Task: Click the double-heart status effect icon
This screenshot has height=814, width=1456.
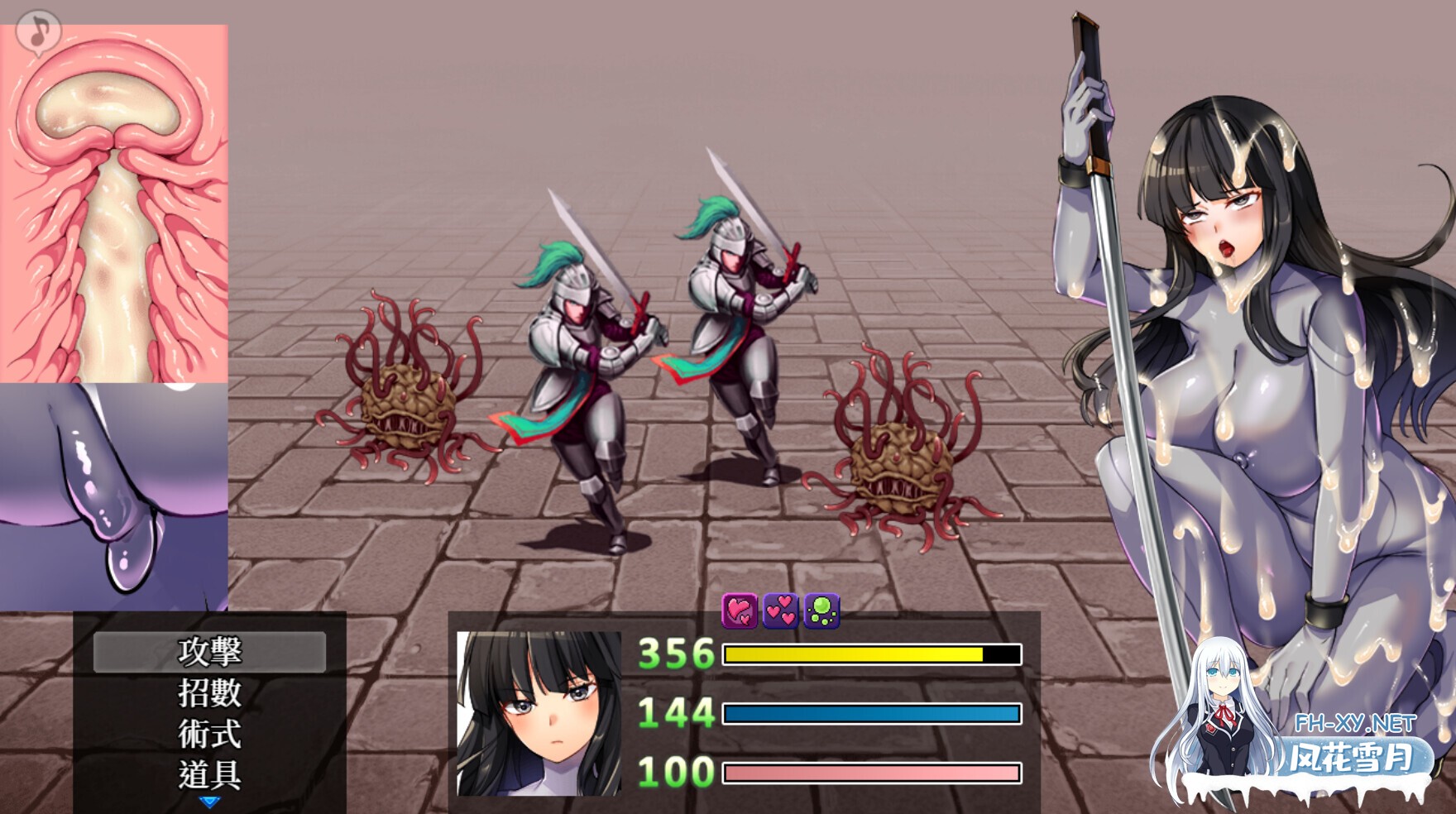Action: 739,613
